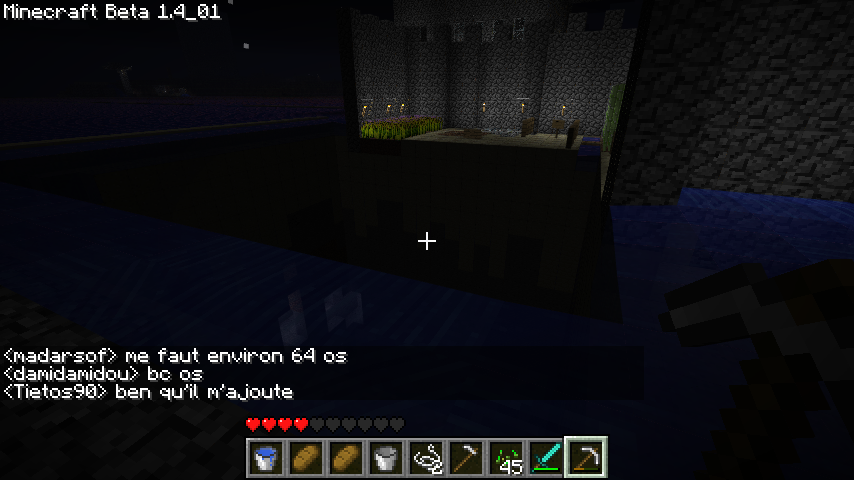Select the hoe in the hotbar
This screenshot has width=854, height=480.
click(x=466, y=458)
